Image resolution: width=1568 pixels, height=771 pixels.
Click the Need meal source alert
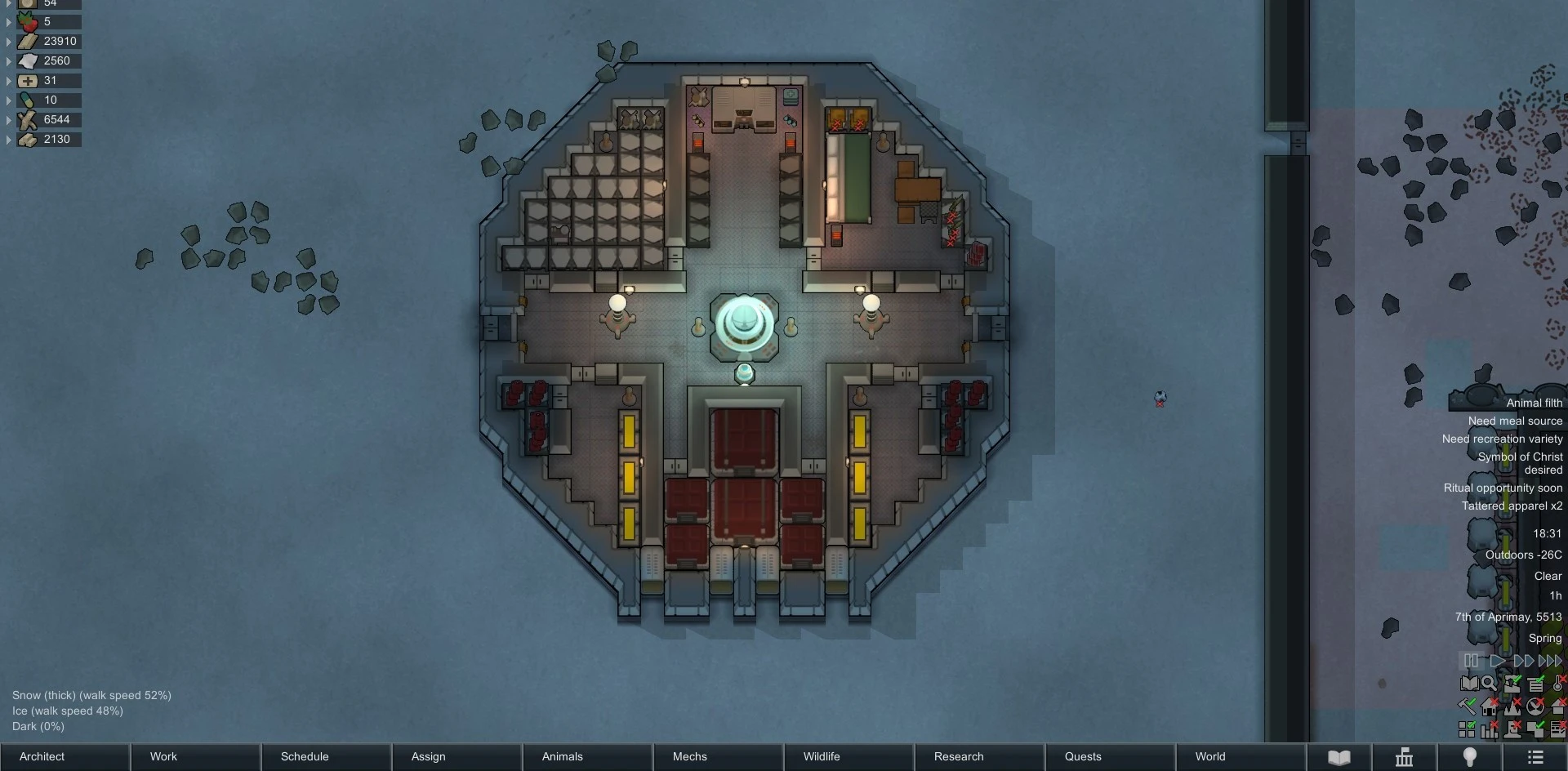point(1515,421)
